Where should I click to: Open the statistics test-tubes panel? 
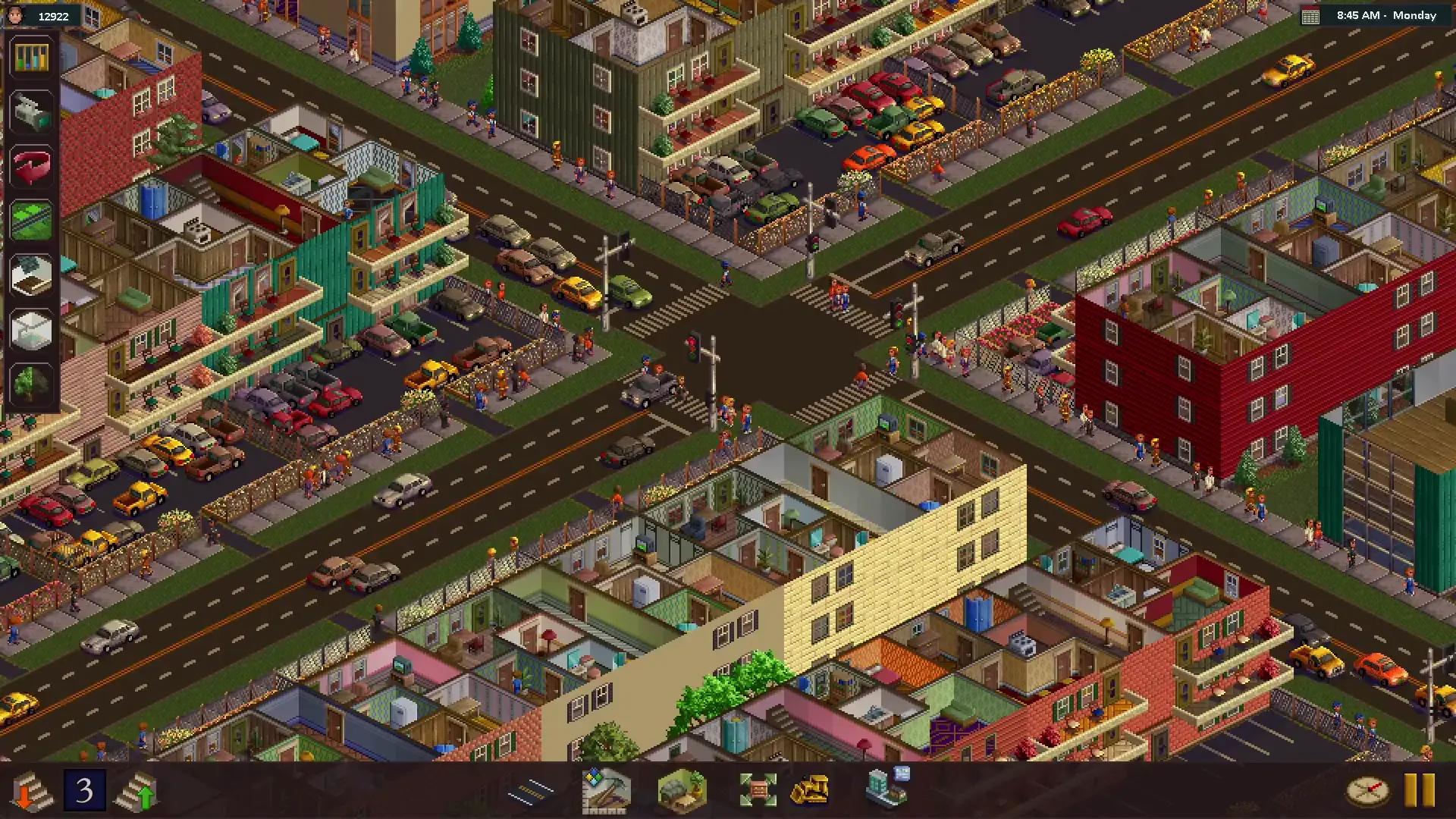point(30,58)
